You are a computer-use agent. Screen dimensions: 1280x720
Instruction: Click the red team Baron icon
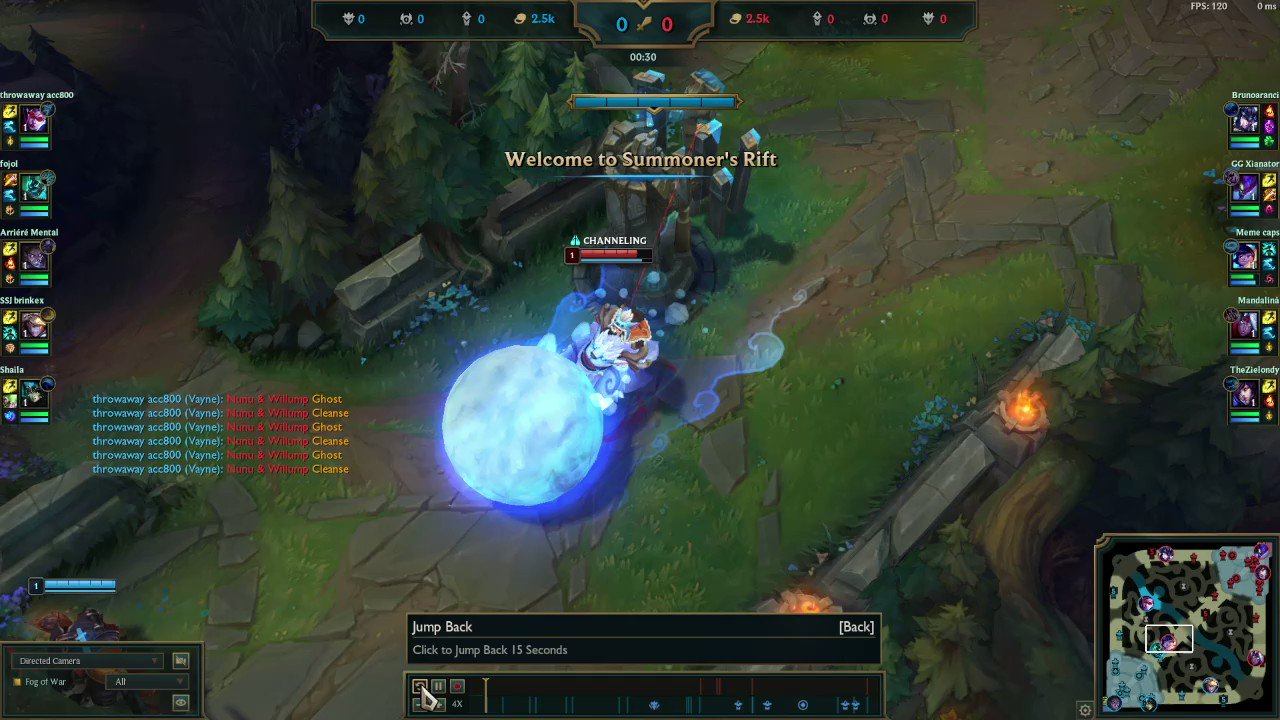(933, 17)
